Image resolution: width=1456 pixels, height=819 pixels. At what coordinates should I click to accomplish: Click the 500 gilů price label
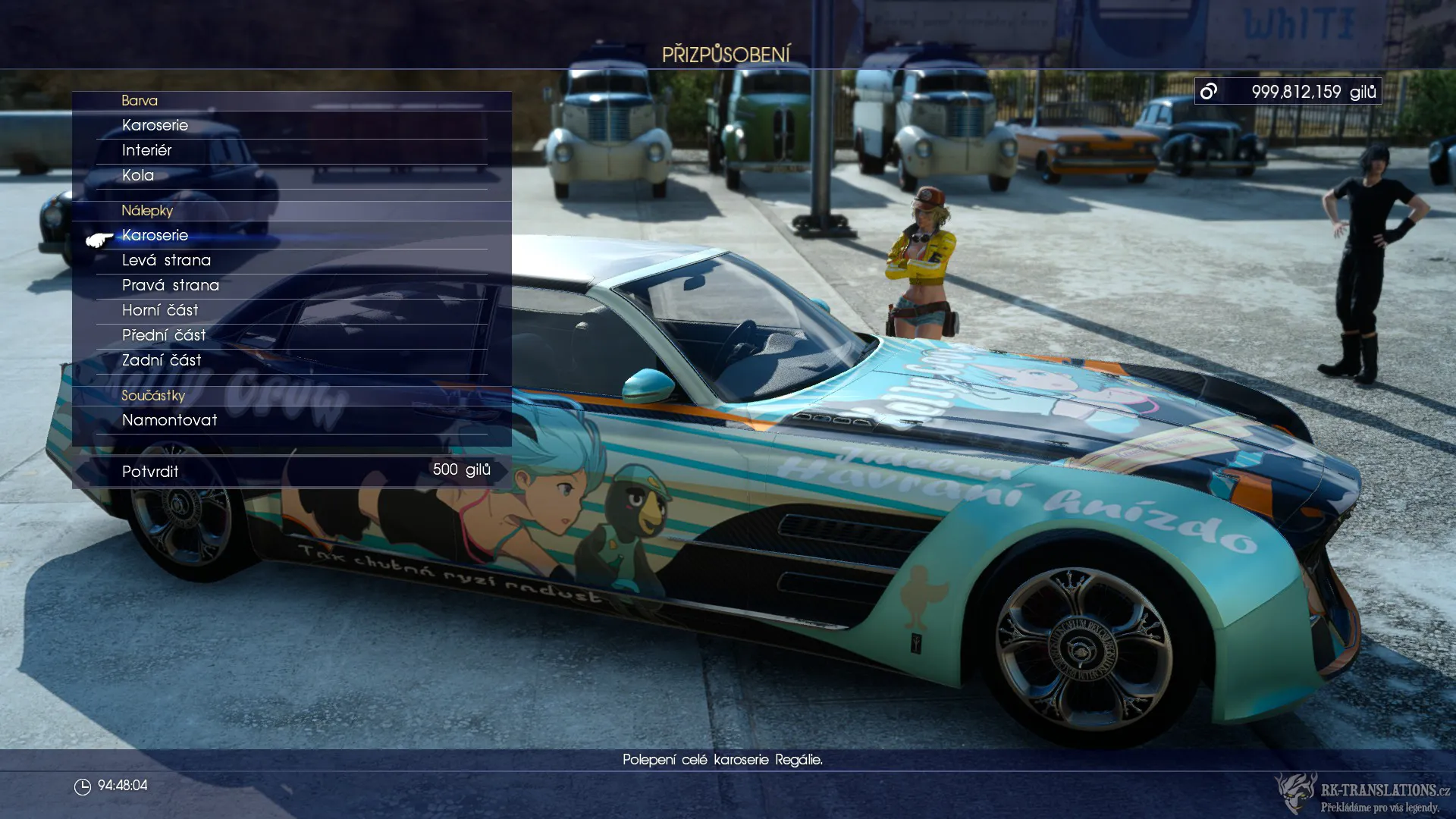(460, 469)
